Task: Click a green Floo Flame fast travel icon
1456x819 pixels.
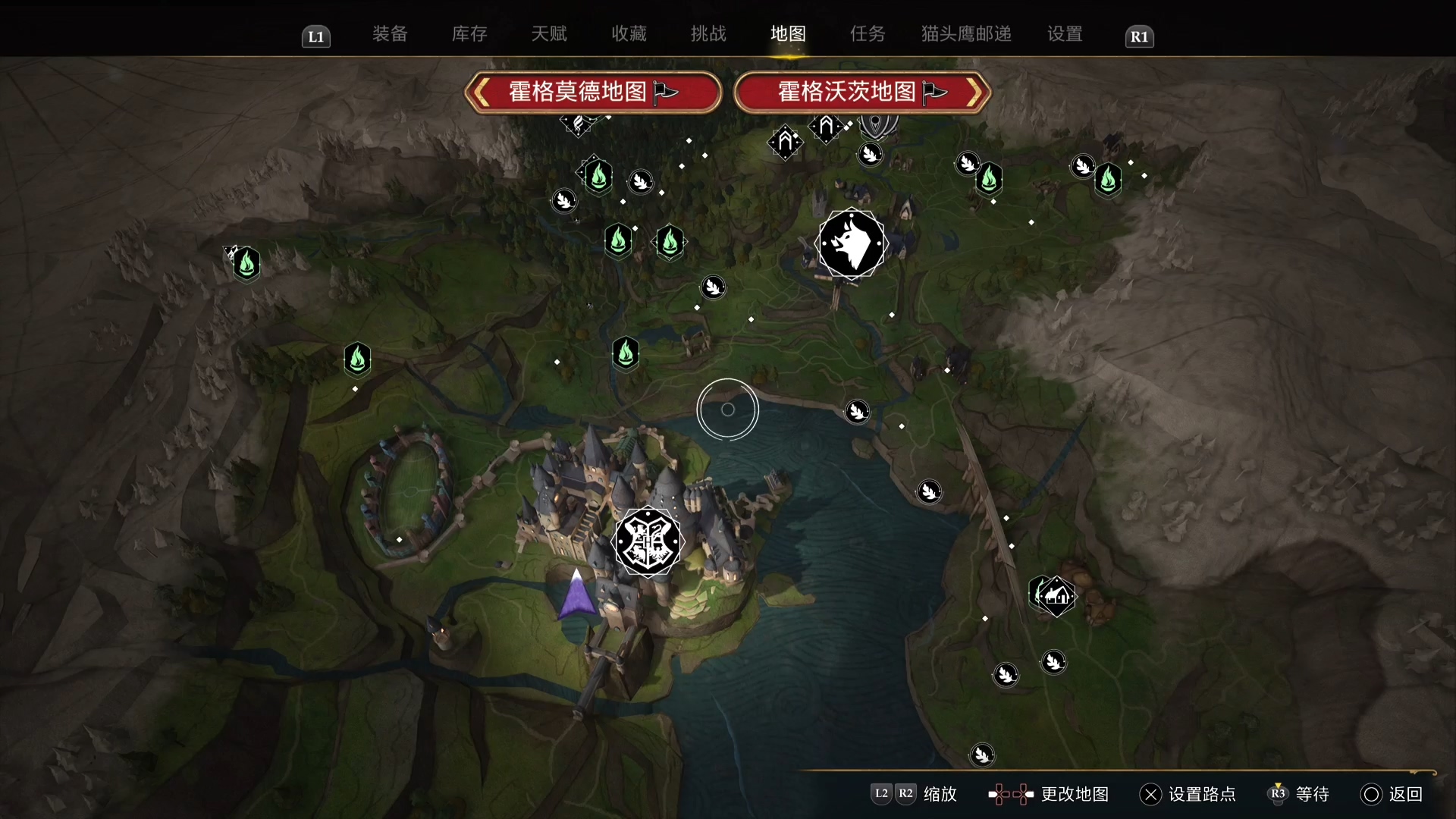Action: [x=625, y=352]
